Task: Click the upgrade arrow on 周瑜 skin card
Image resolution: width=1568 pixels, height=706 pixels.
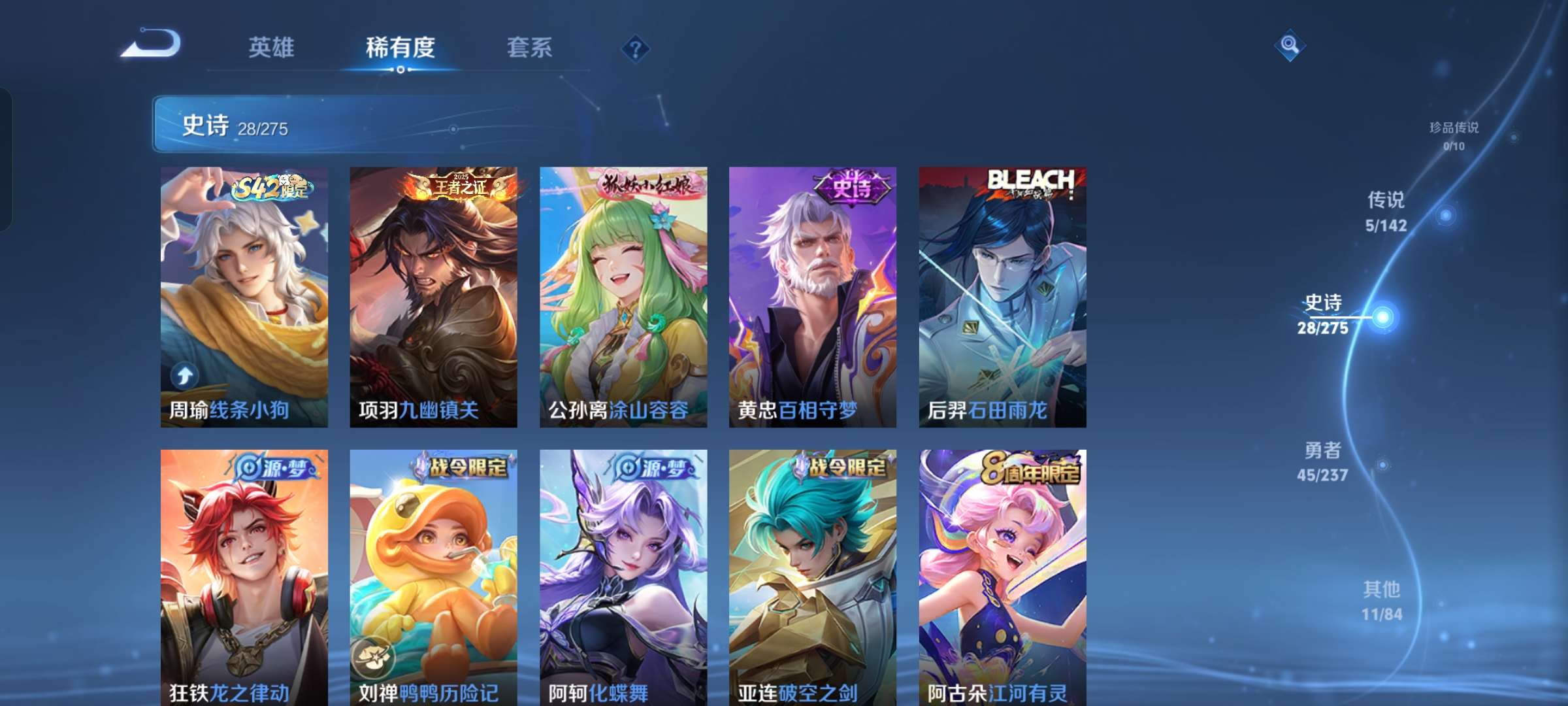Action: (x=186, y=375)
